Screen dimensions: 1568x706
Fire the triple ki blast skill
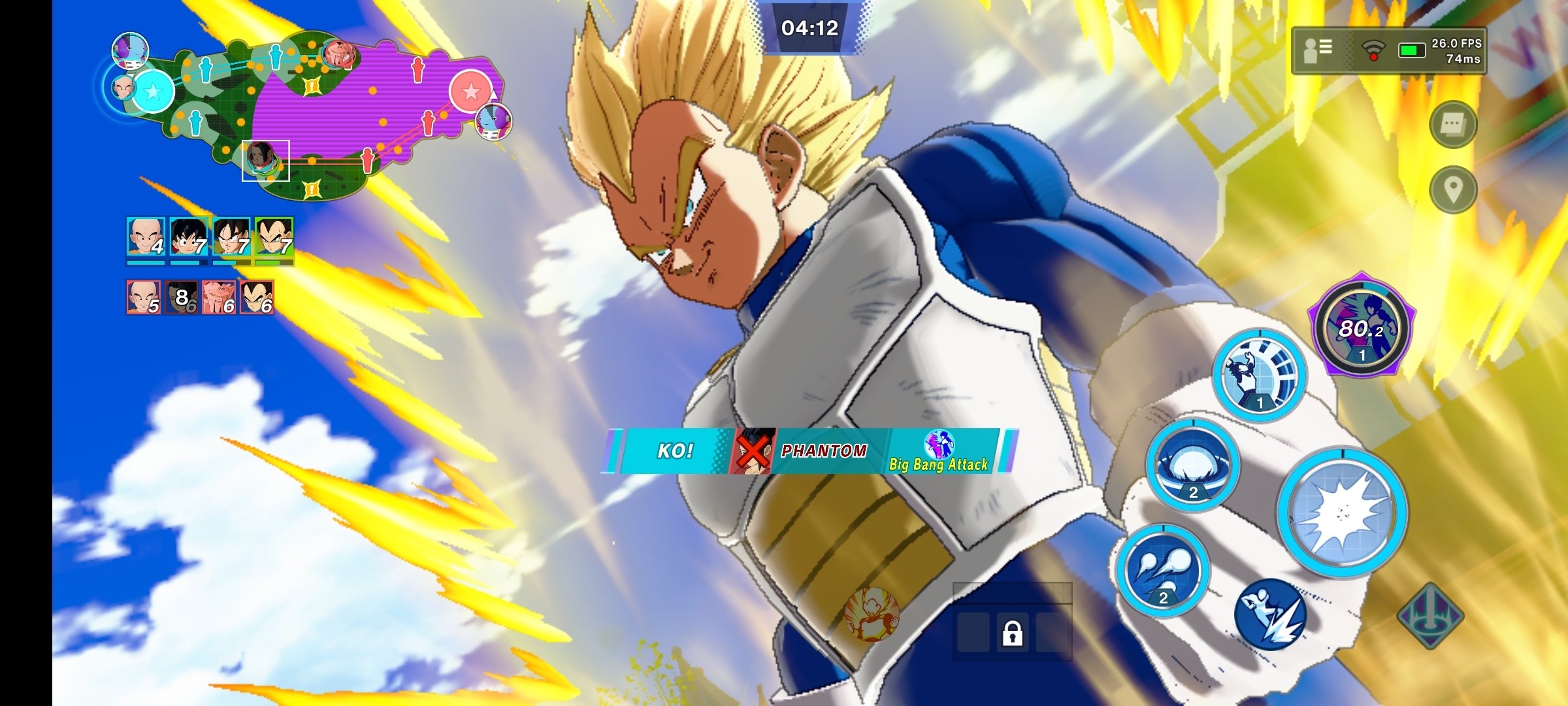click(1162, 570)
